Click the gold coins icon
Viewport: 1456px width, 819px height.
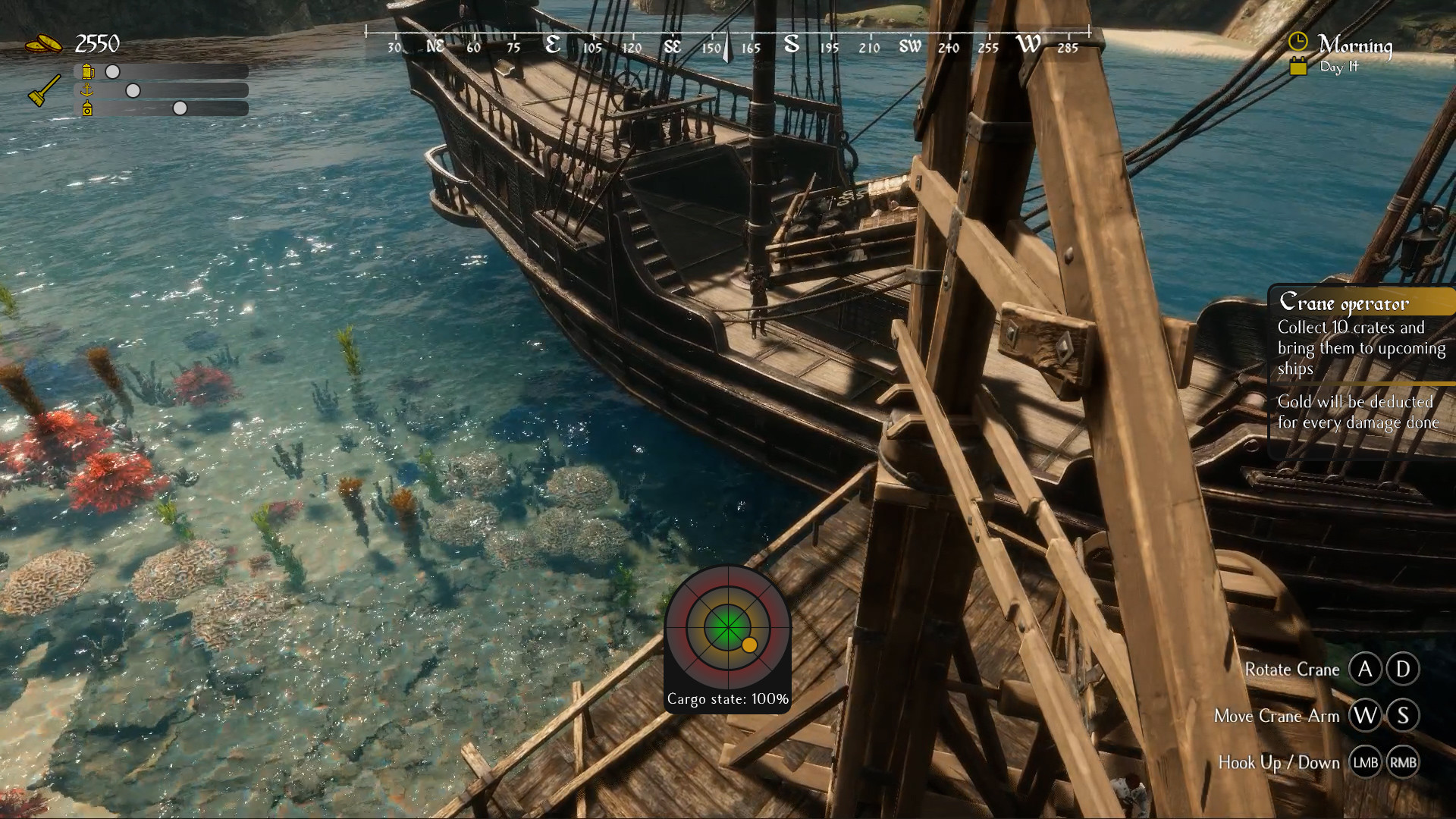43,43
